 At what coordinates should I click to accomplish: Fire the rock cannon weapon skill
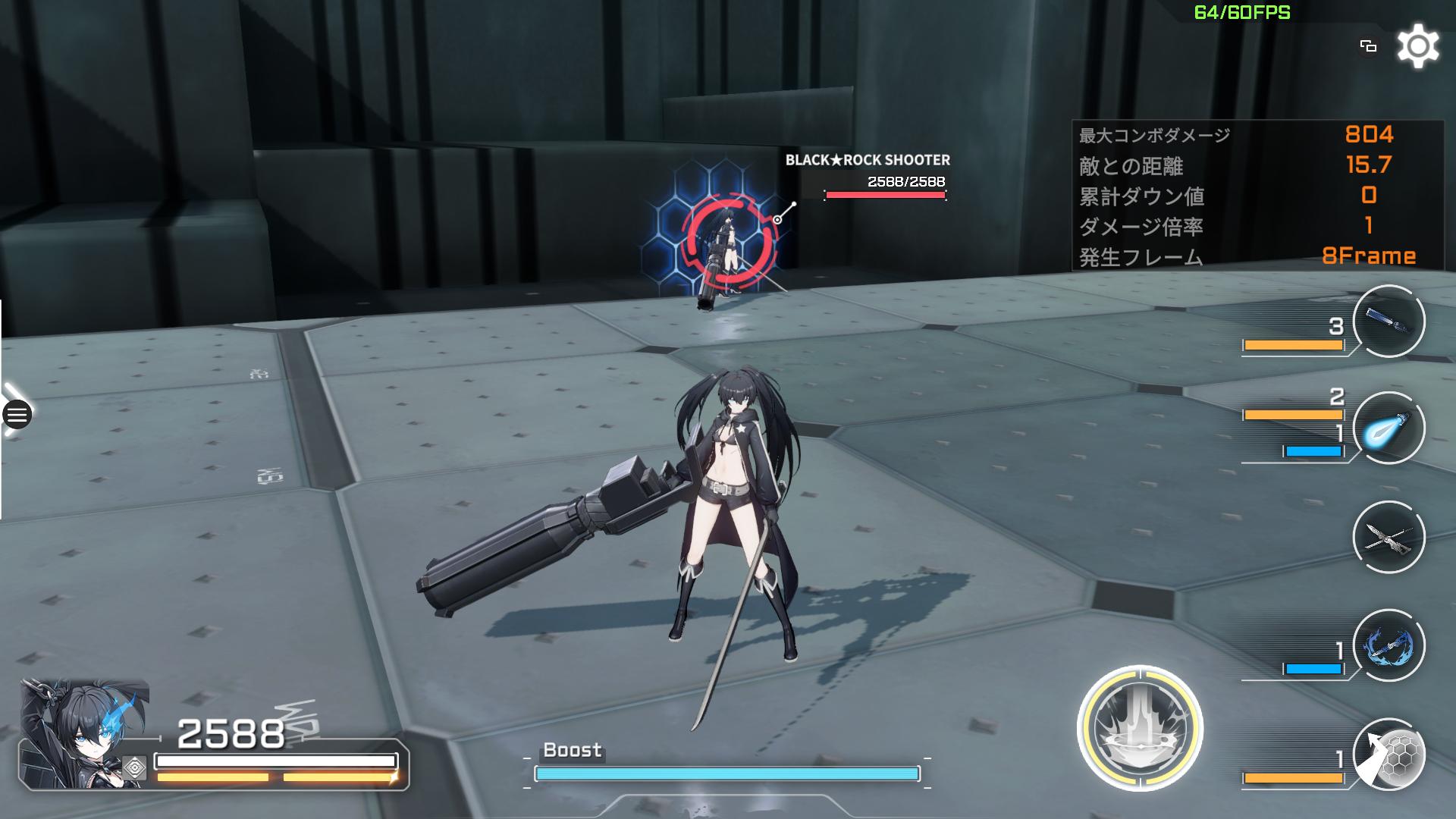(x=1389, y=321)
